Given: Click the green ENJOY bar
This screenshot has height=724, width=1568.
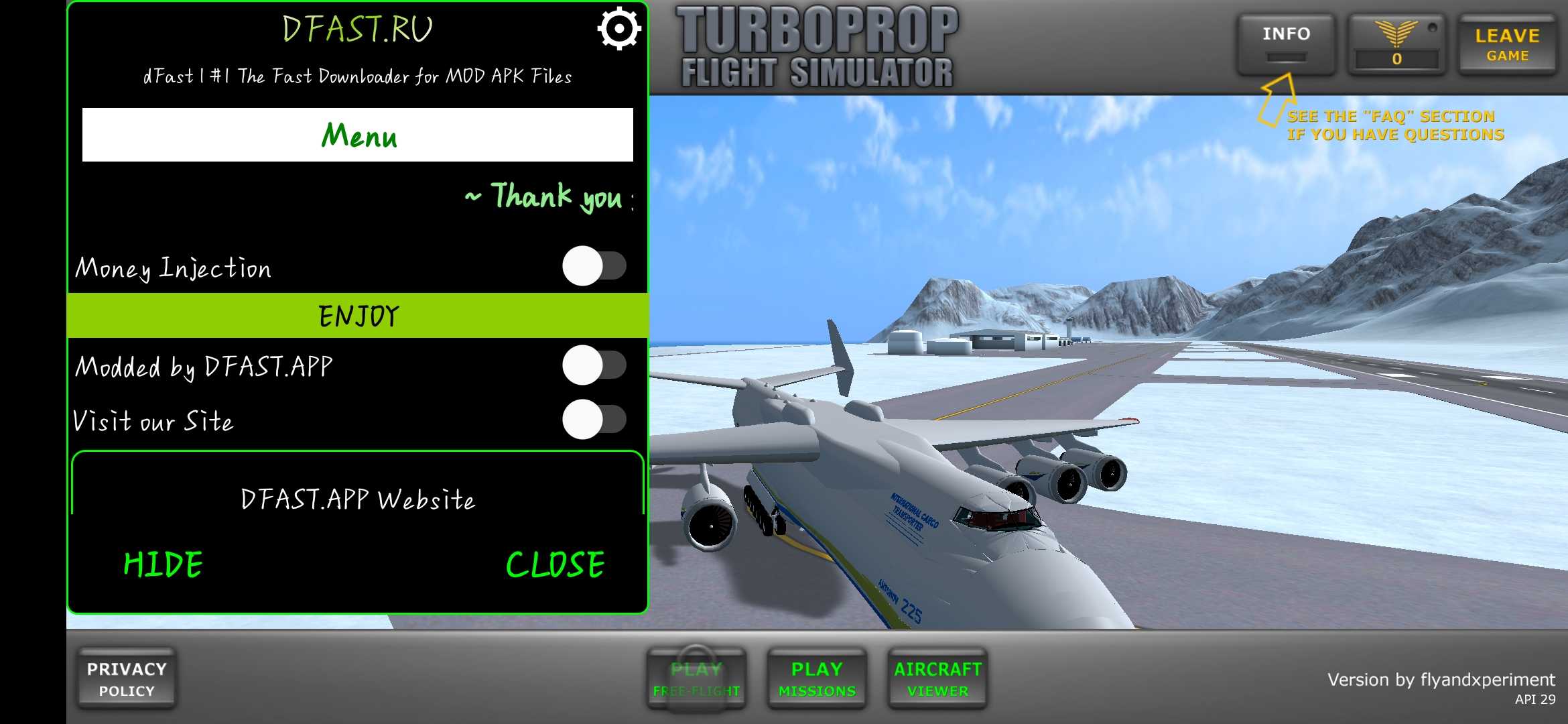Looking at the screenshot, I should [x=358, y=316].
